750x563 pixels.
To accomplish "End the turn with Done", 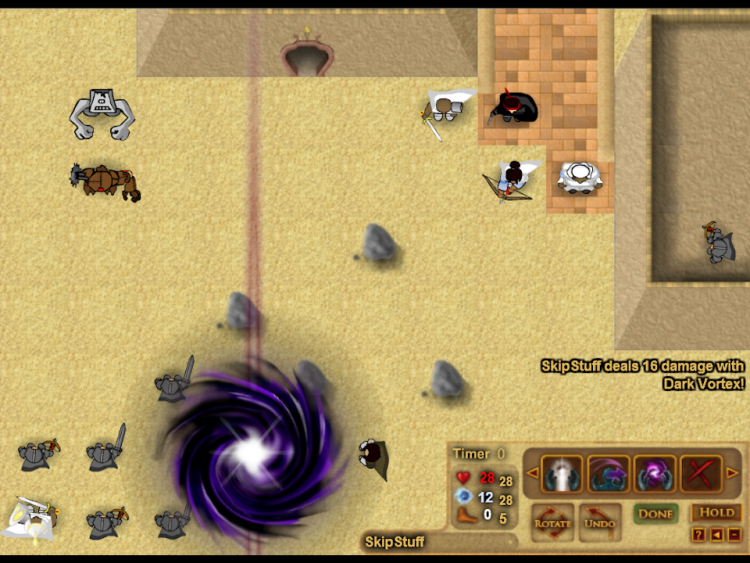I will click(x=655, y=513).
